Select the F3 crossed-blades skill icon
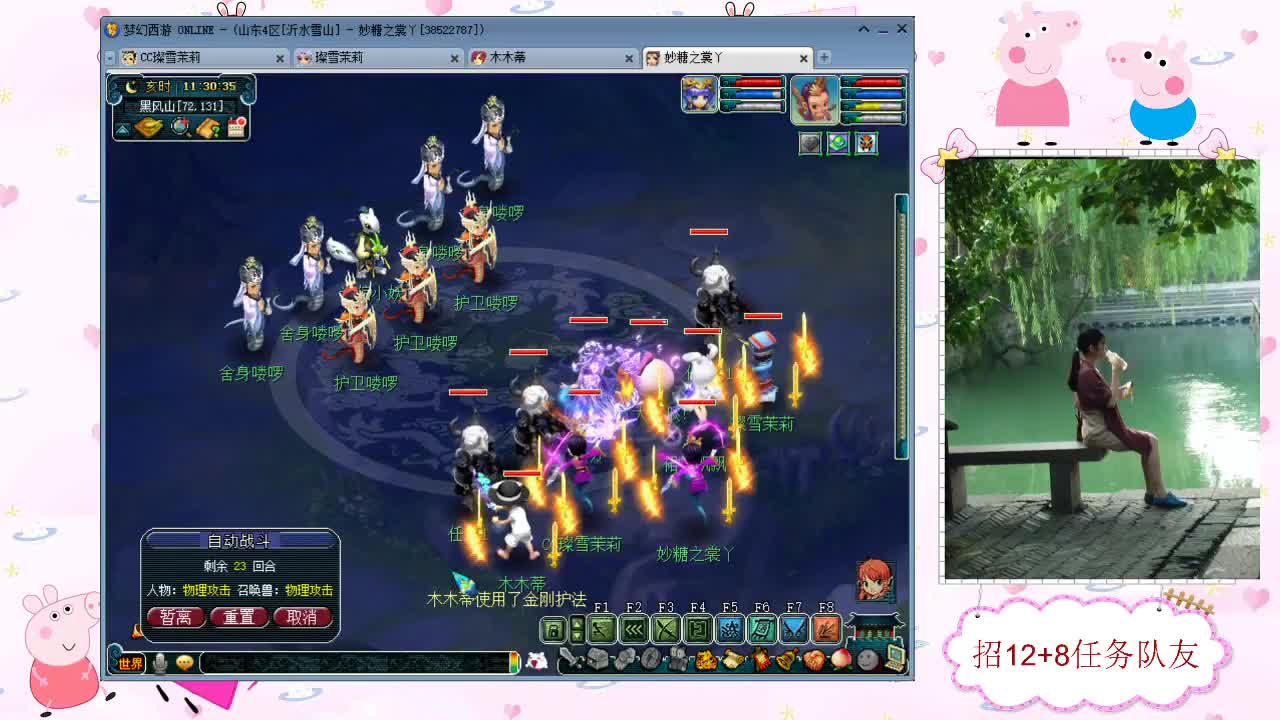The height and width of the screenshot is (720, 1280). [666, 629]
